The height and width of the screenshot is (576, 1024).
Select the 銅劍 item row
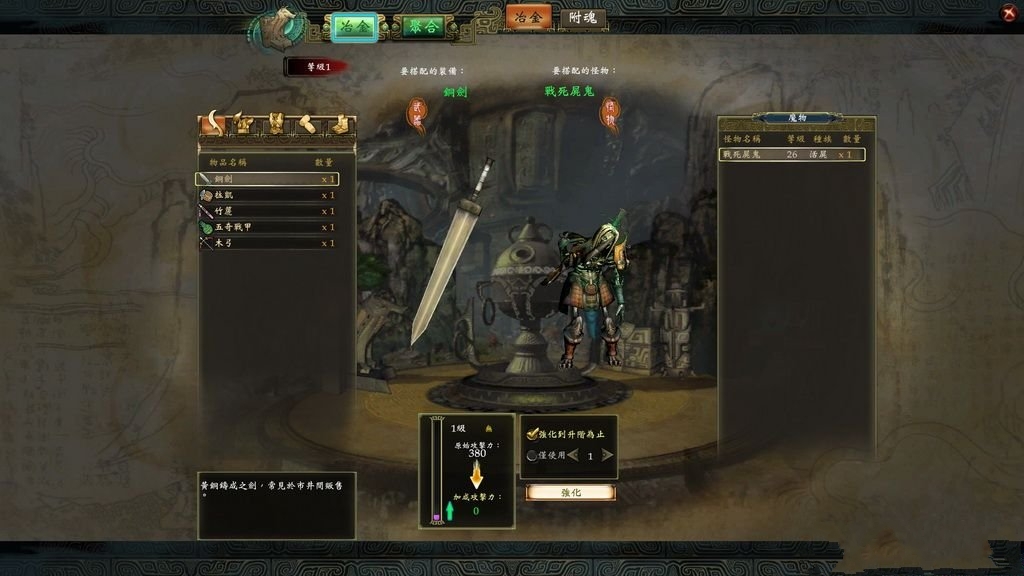[267, 179]
